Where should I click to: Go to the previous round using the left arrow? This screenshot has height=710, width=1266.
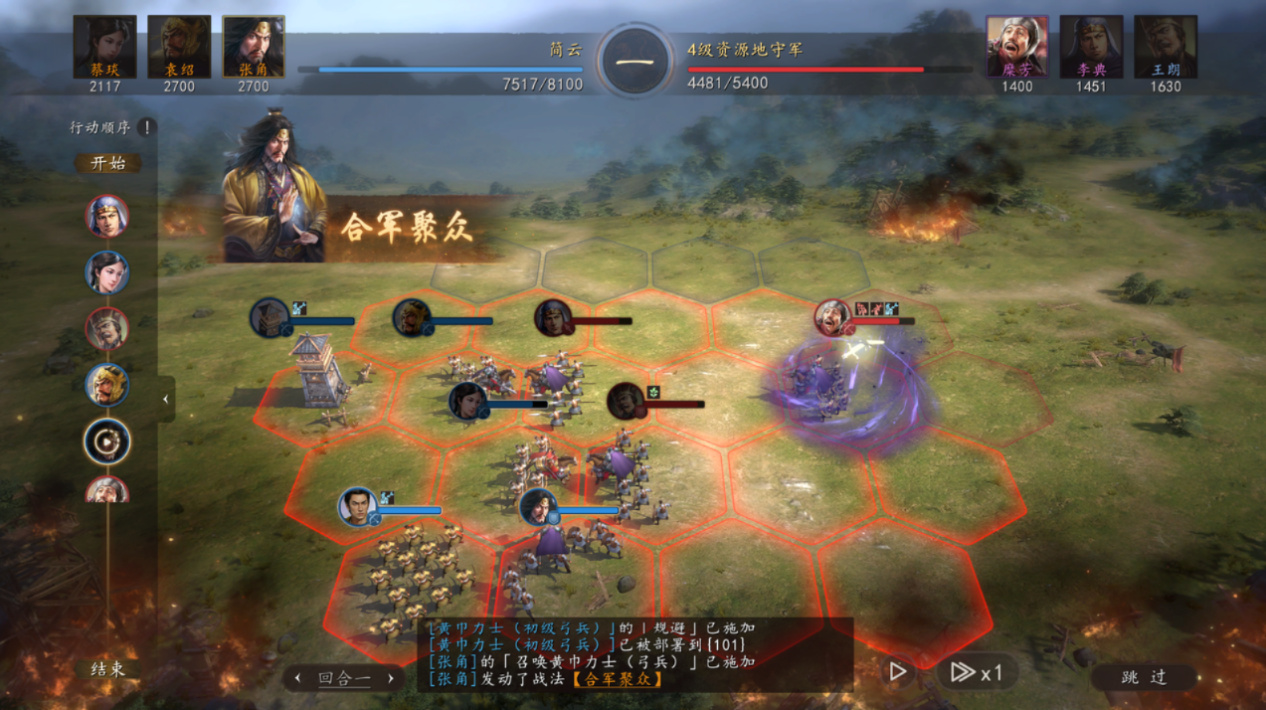[x=297, y=678]
